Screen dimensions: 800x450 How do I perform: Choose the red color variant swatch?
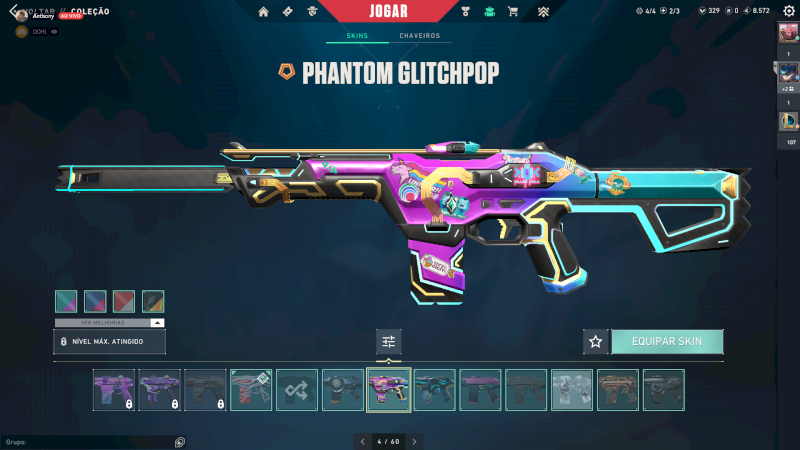click(124, 301)
